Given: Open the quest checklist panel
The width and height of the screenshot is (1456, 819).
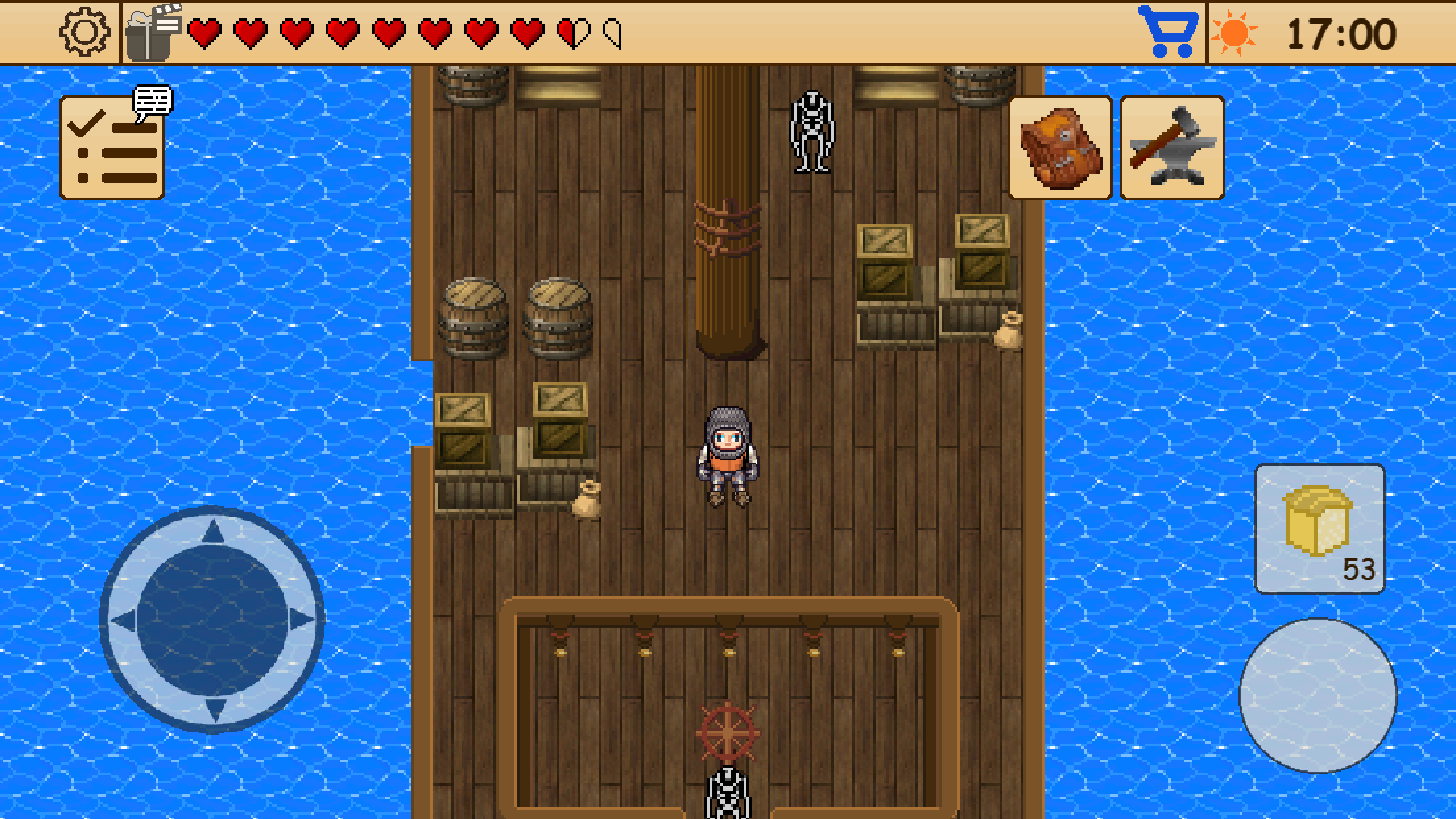Looking at the screenshot, I should 113,146.
